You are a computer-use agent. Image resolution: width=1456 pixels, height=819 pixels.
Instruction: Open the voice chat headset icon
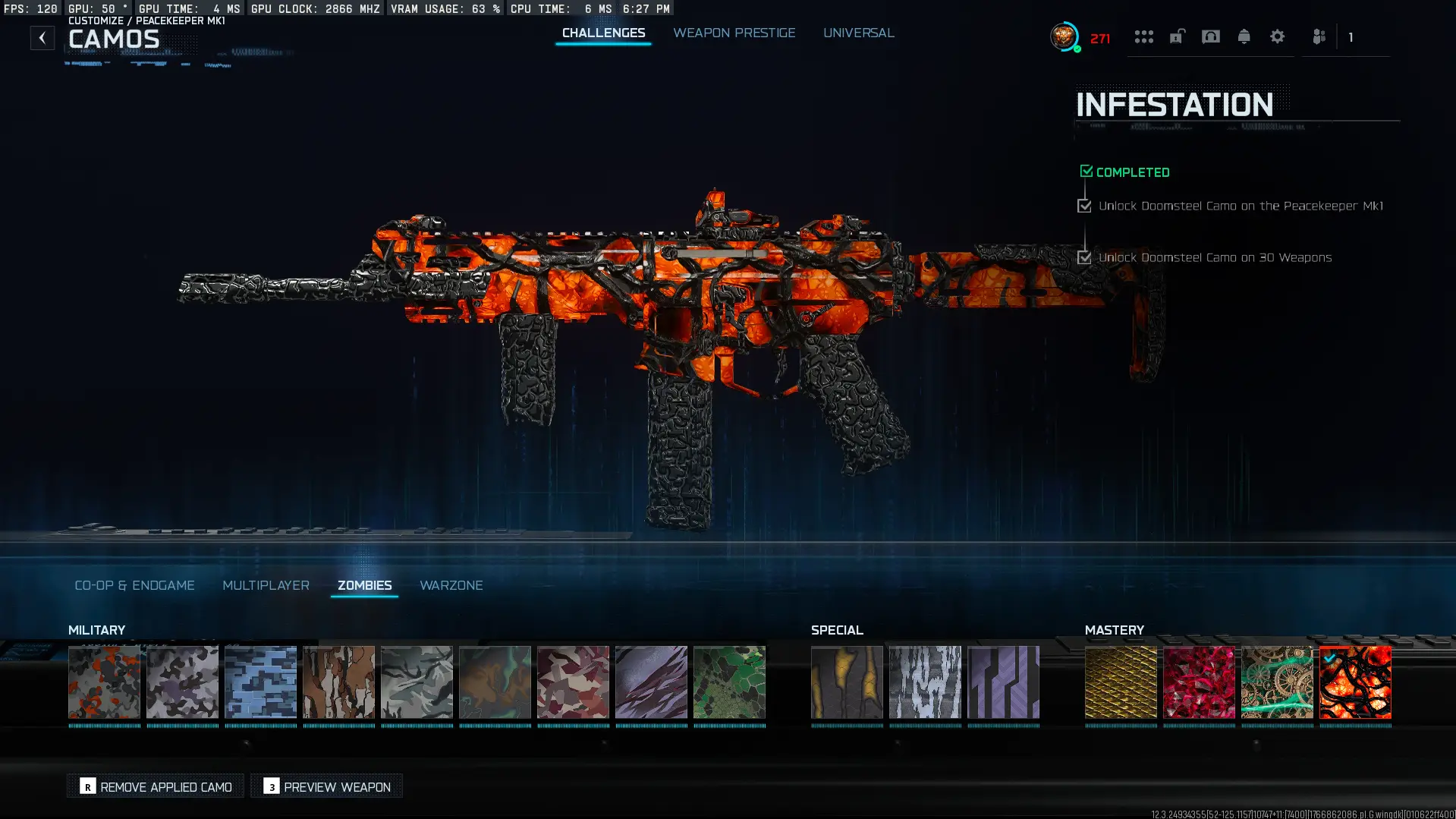pyautogui.click(x=1211, y=36)
